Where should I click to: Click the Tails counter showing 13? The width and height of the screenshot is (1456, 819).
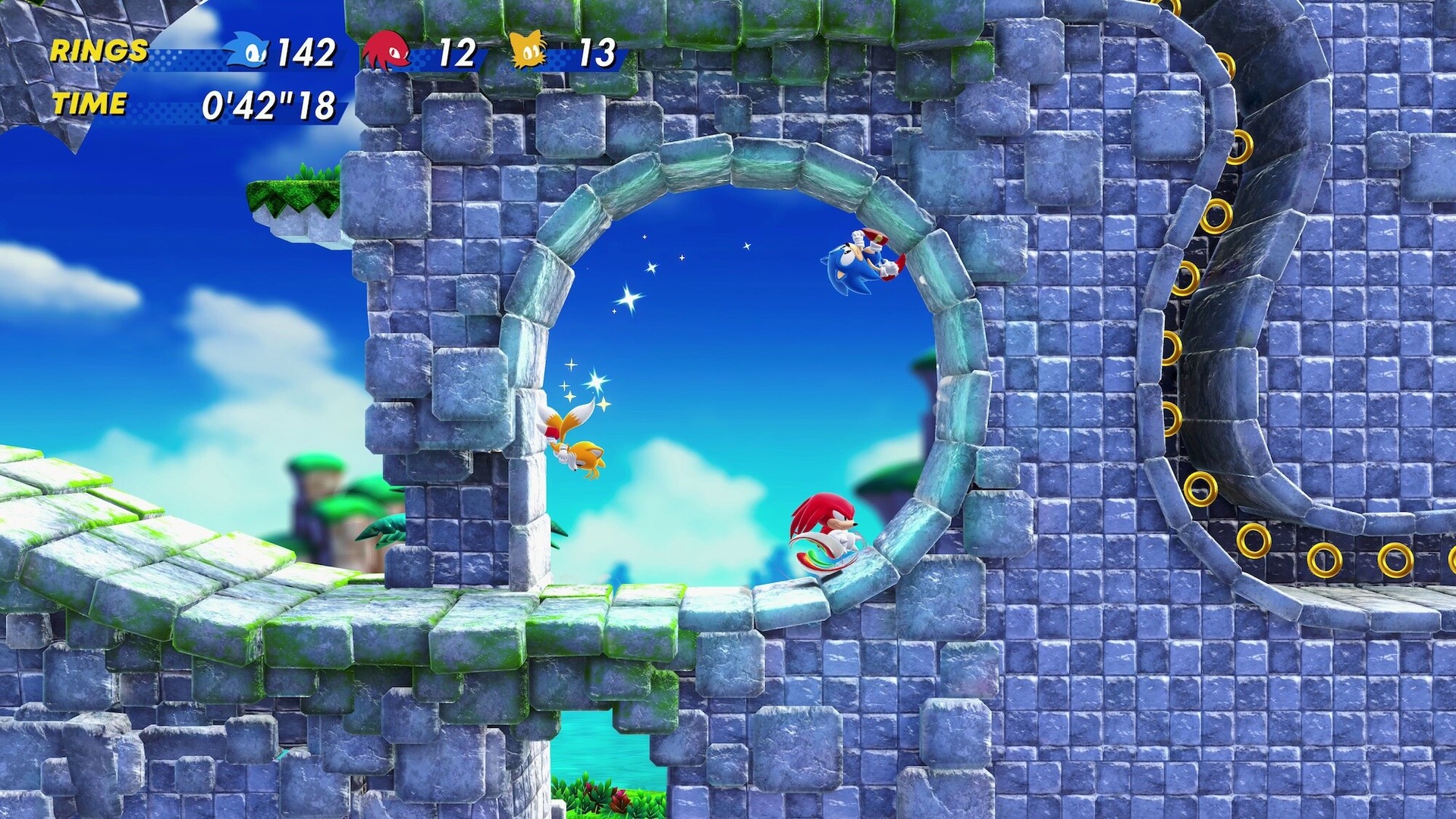(x=597, y=53)
